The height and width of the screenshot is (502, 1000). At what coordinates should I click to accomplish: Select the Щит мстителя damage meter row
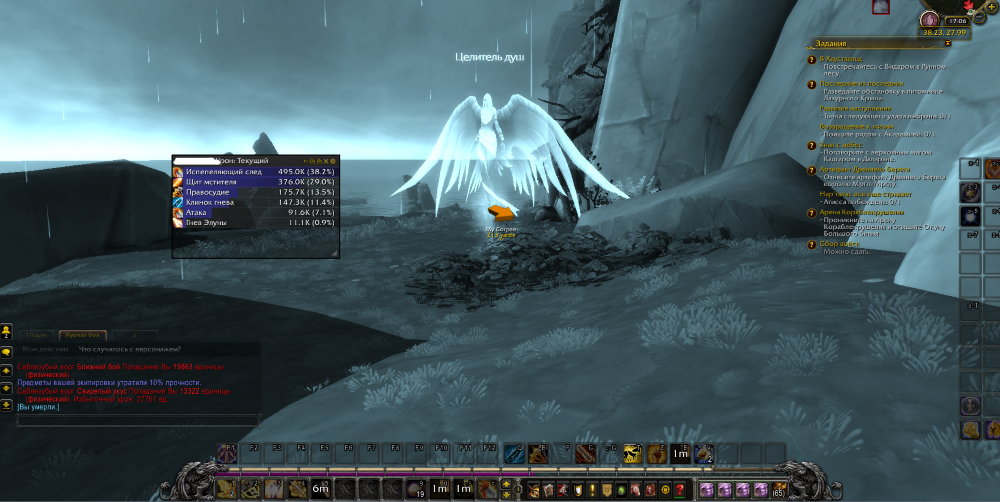tap(255, 182)
